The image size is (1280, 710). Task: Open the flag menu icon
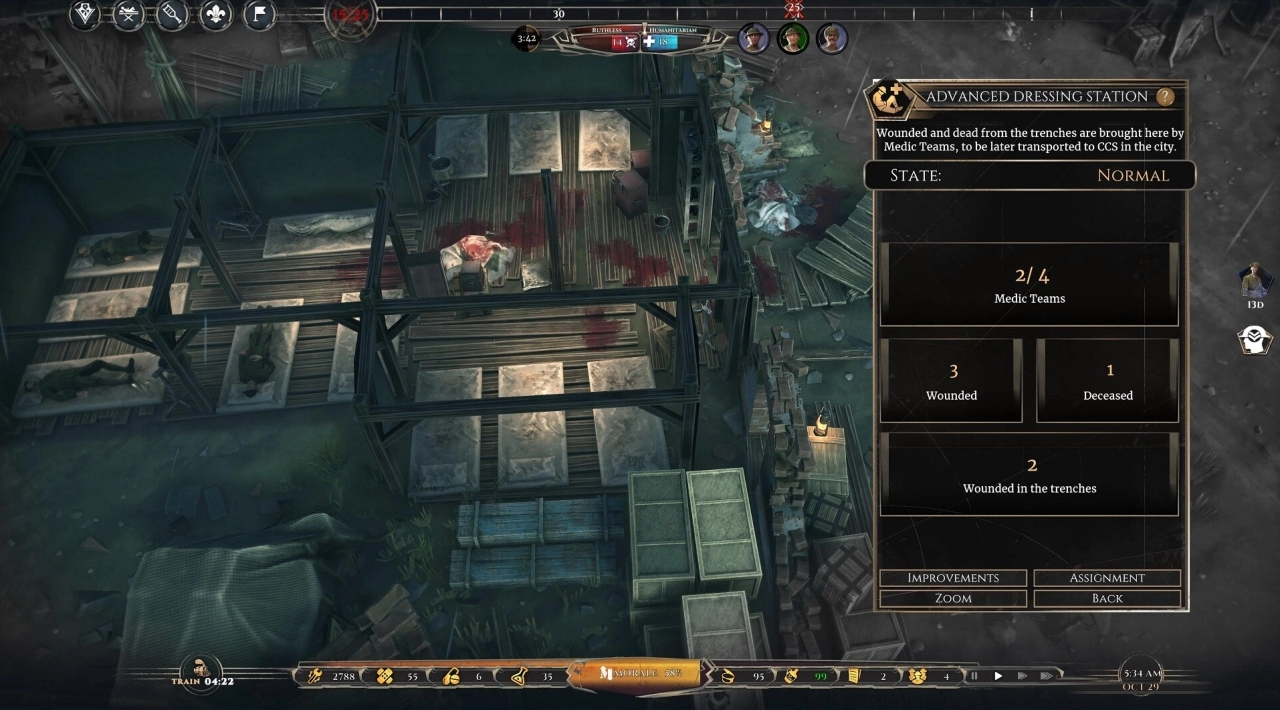(259, 14)
